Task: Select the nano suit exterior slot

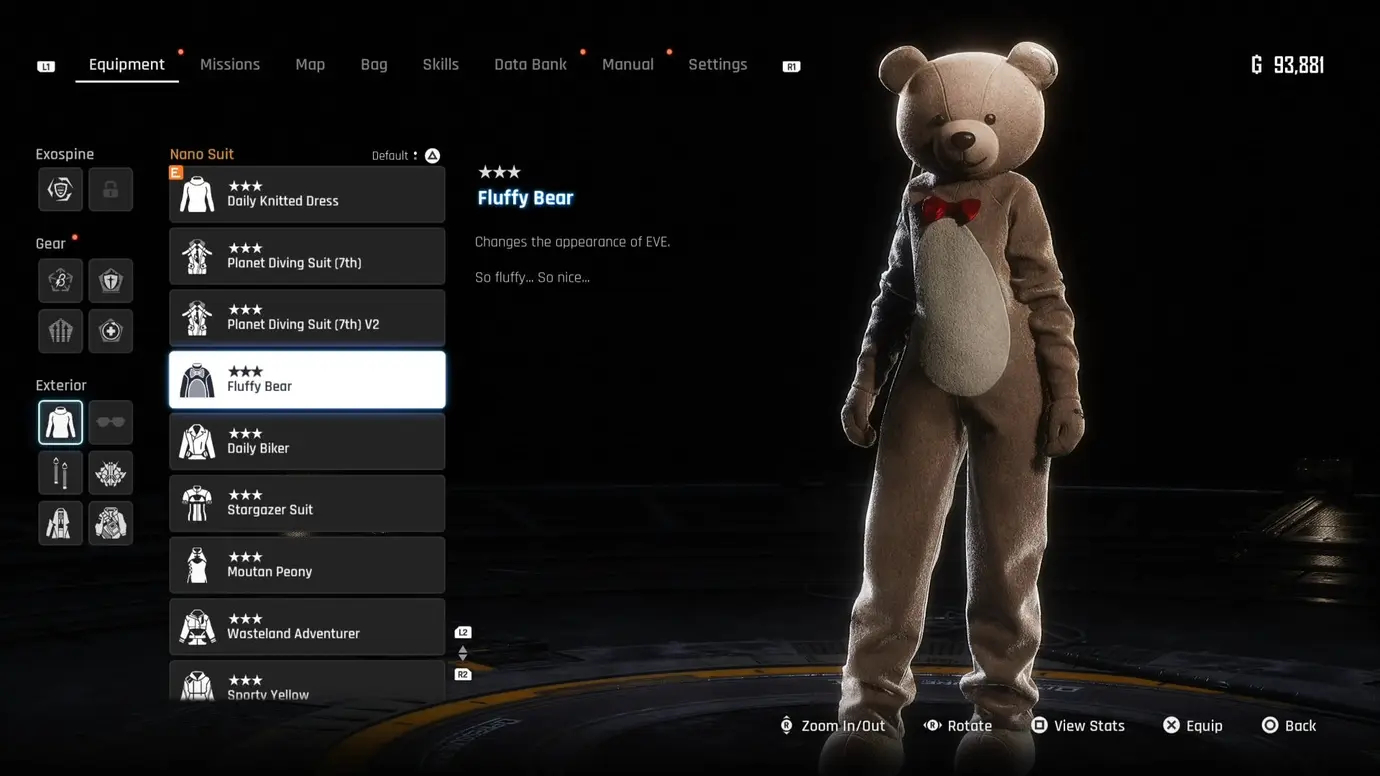Action: click(60, 422)
